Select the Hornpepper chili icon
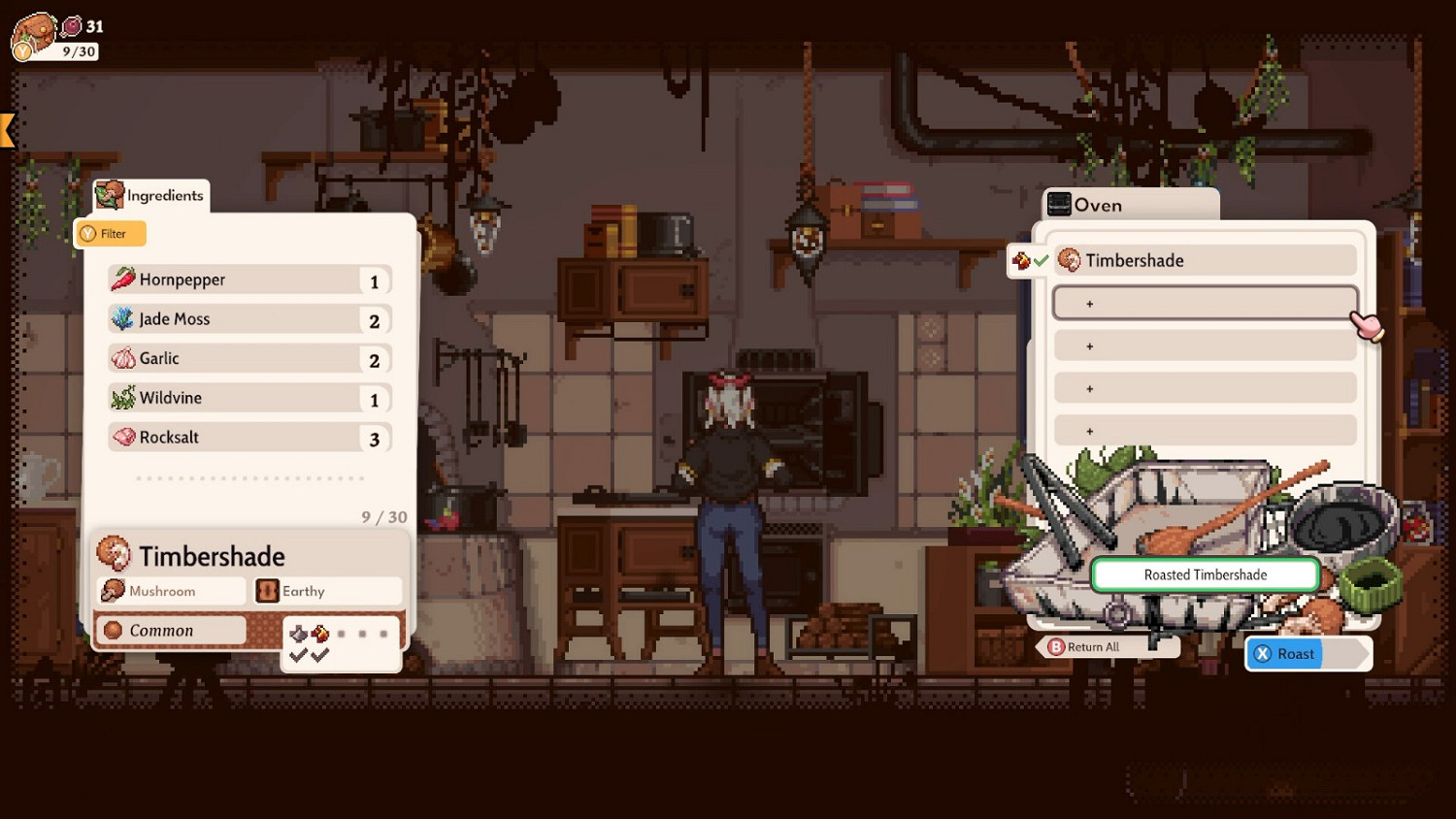 coord(124,278)
